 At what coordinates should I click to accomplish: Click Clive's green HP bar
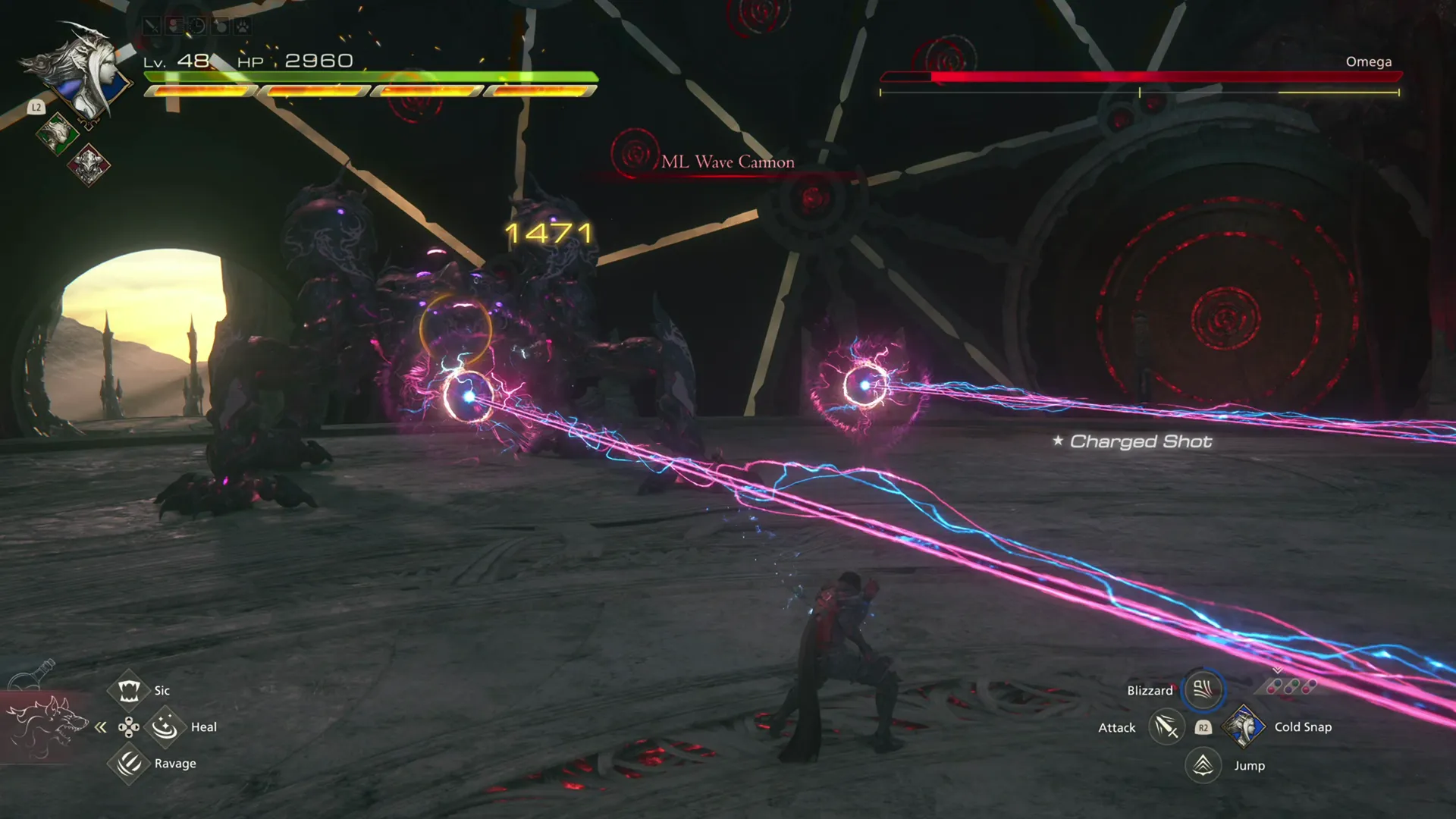tap(372, 76)
